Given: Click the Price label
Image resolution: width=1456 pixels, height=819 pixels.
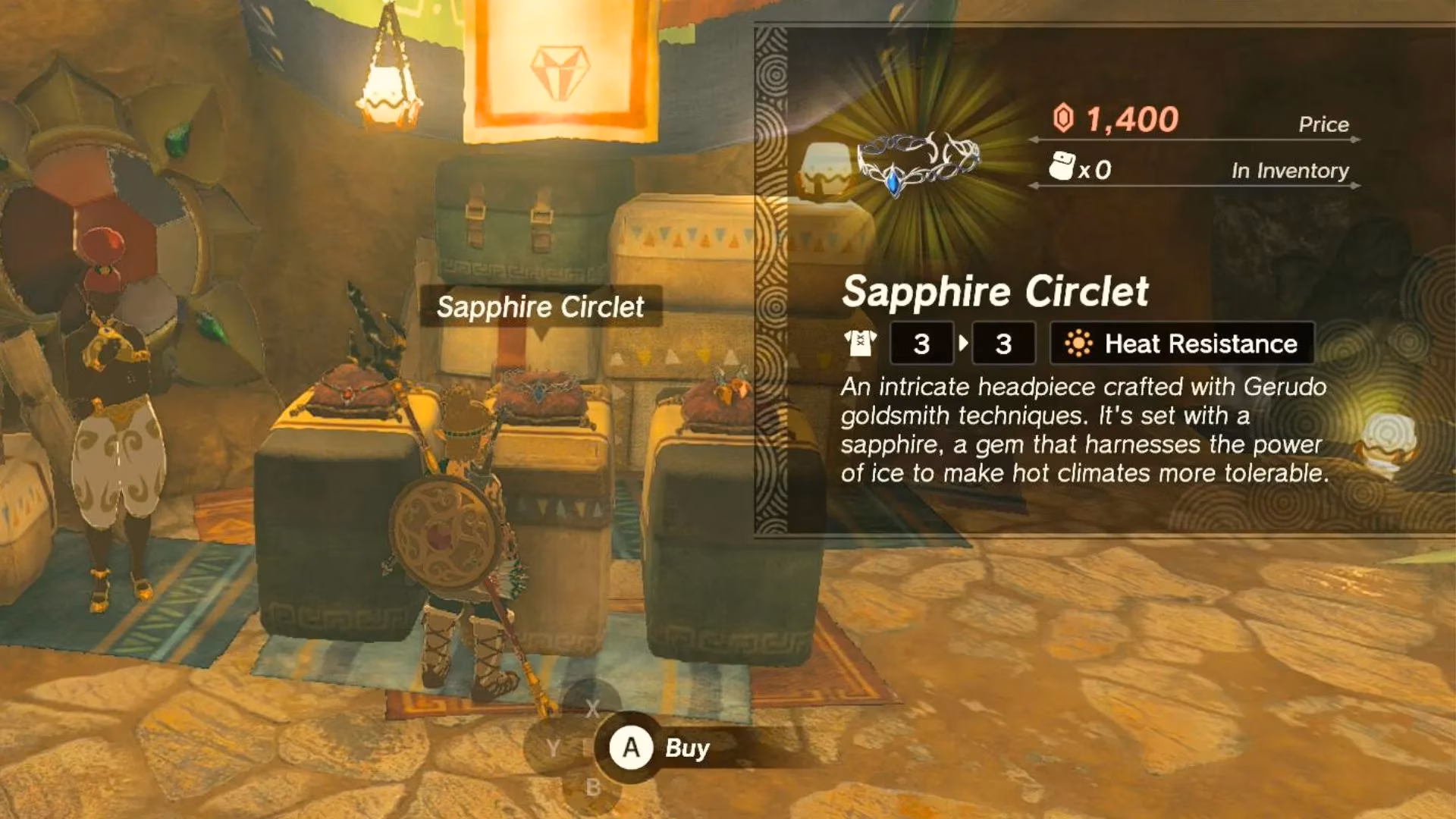Looking at the screenshot, I should 1324,124.
